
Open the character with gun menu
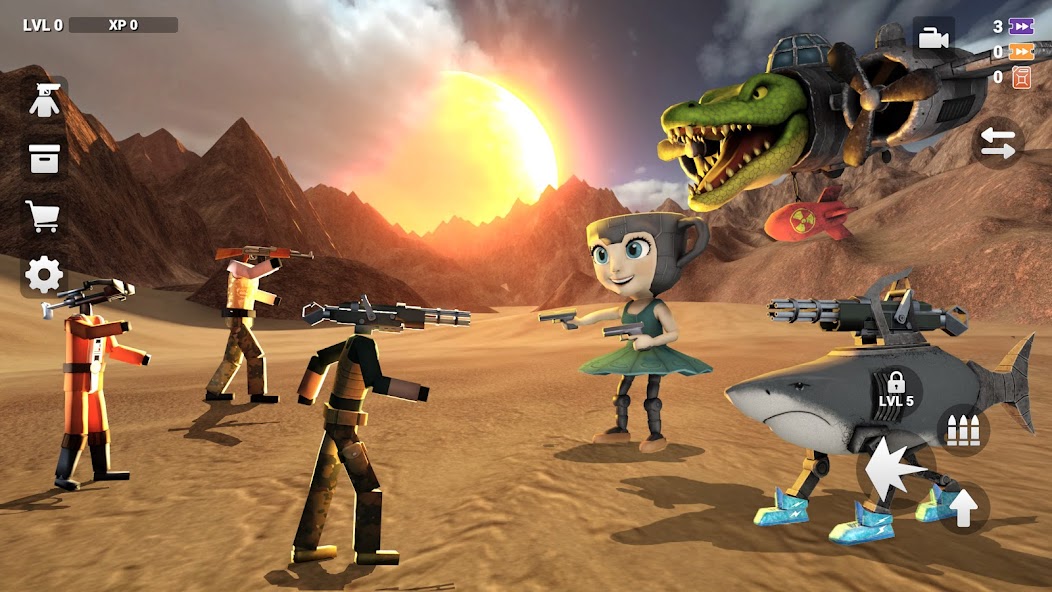pyautogui.click(x=45, y=101)
